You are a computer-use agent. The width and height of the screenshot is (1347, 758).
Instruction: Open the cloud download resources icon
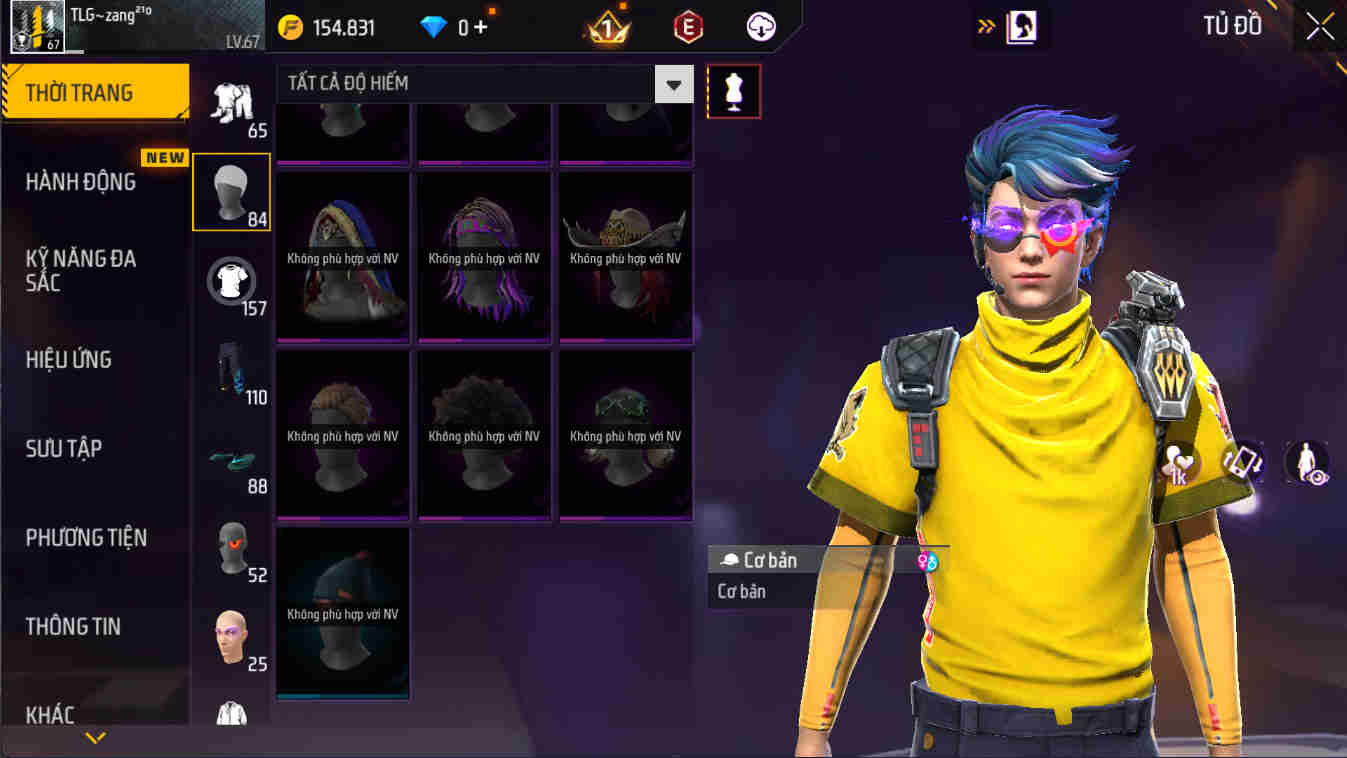760,27
